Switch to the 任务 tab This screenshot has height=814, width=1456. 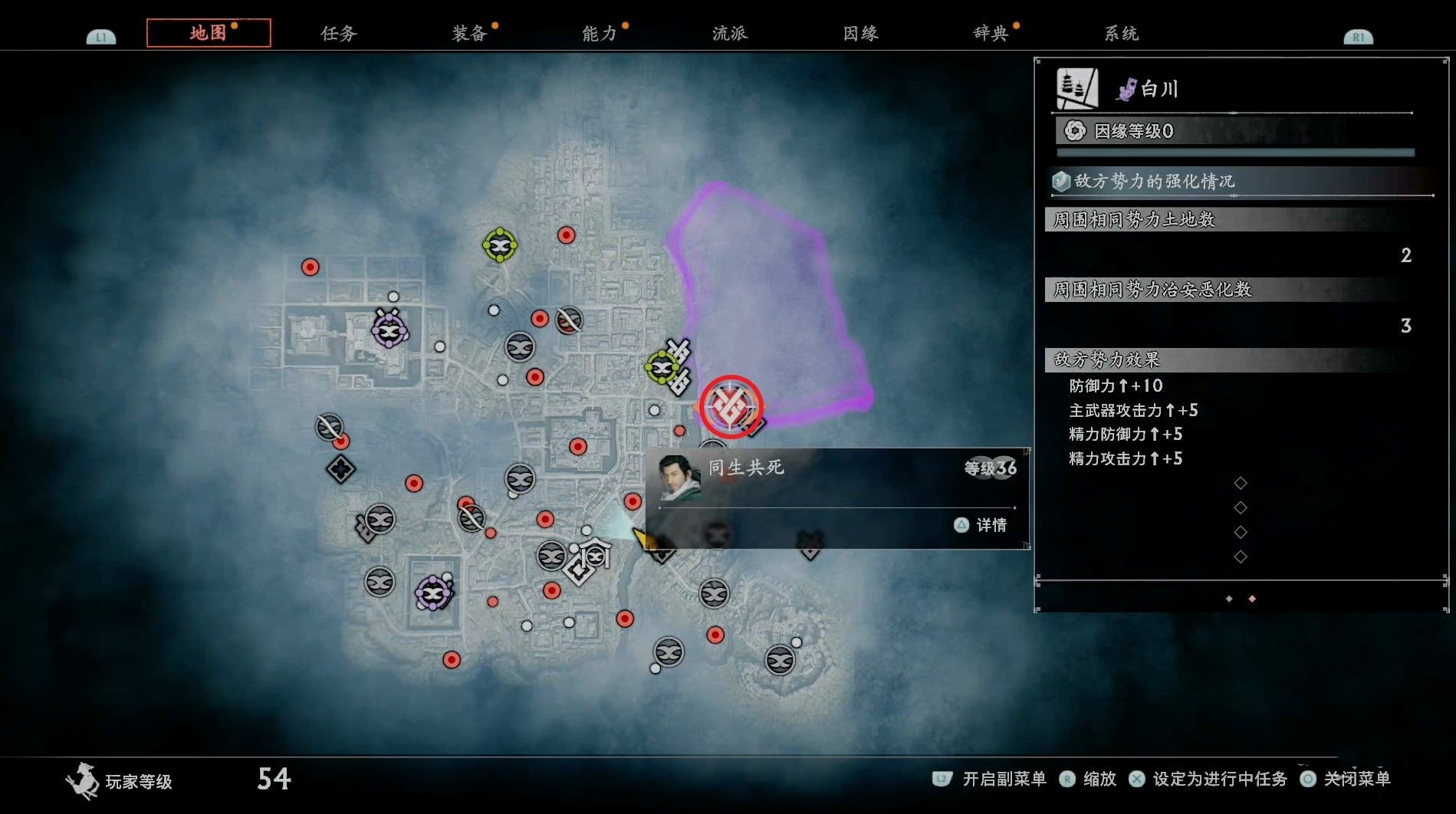coord(339,33)
